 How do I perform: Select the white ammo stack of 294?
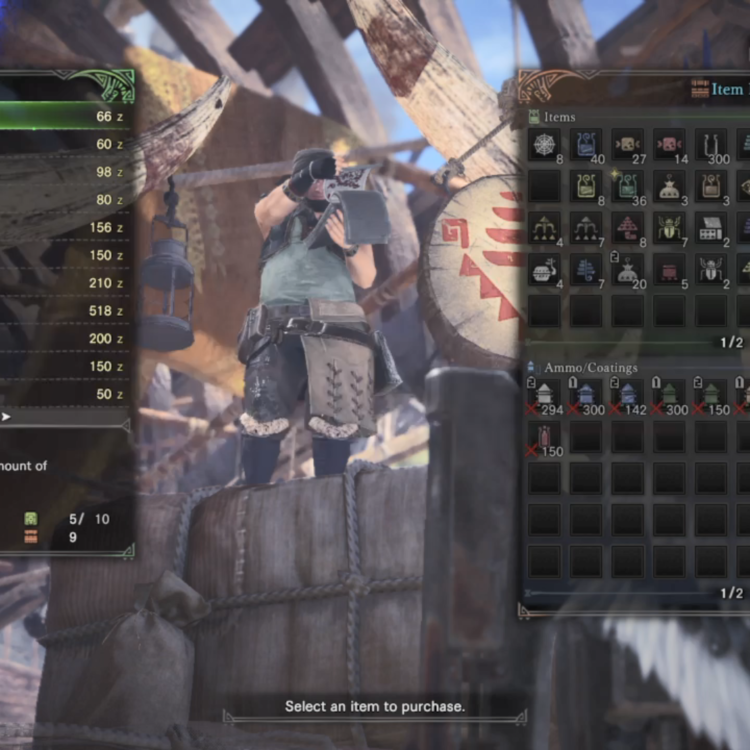[544, 395]
